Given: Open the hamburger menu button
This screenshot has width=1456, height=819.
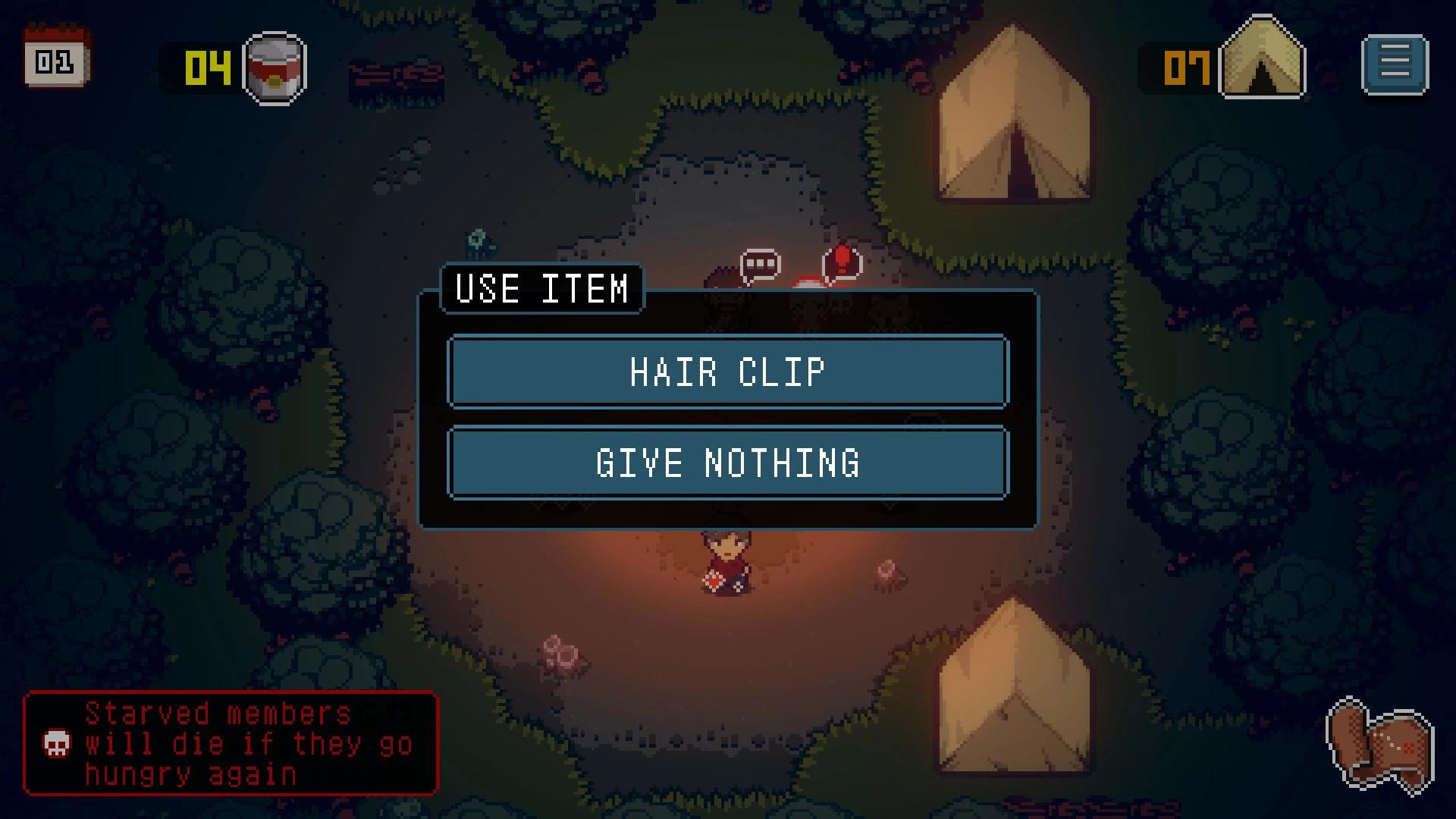Looking at the screenshot, I should (x=1395, y=64).
